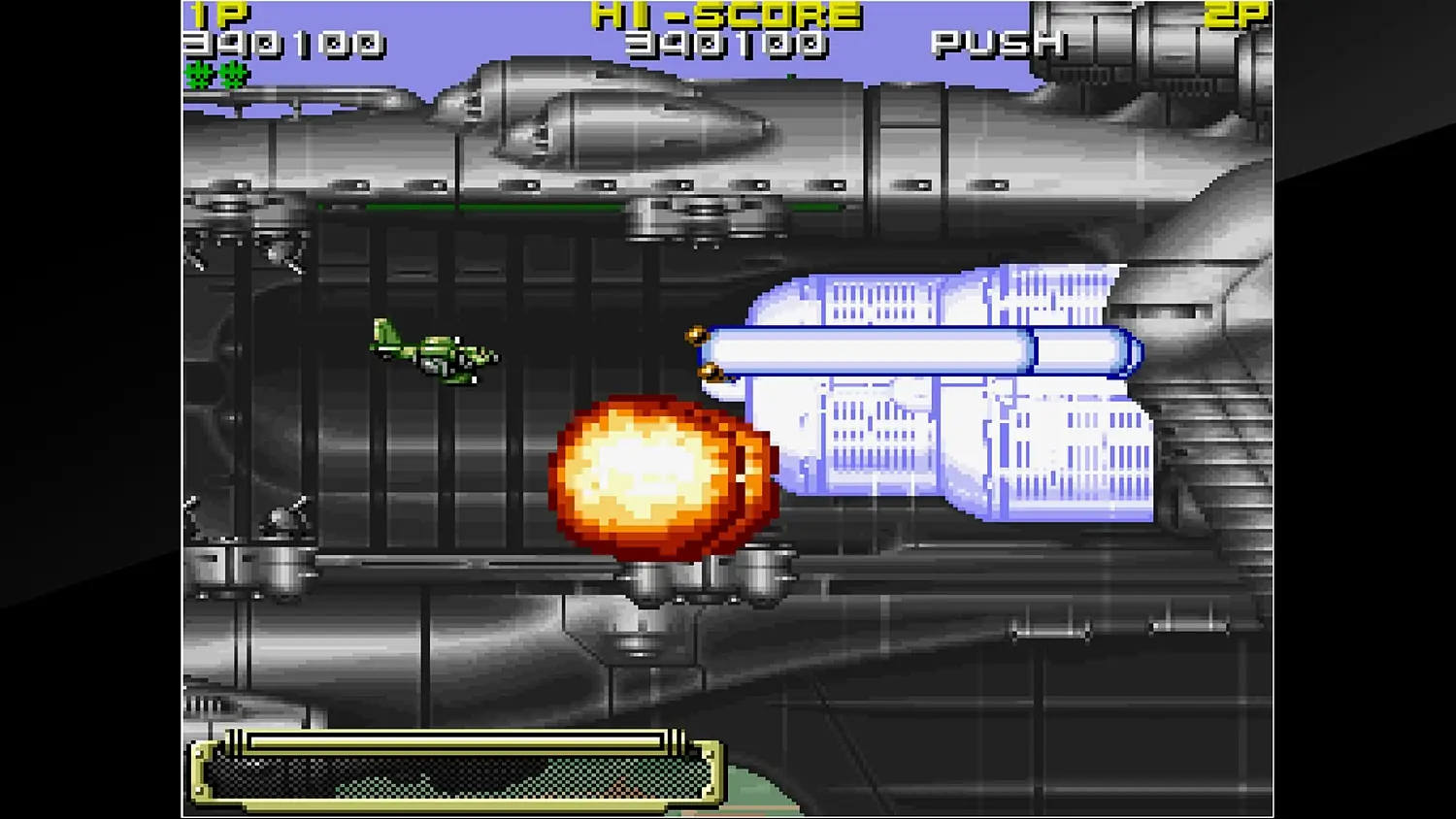Click the small gun turret on the left platform
1456x819 pixels.
[x=281, y=519]
